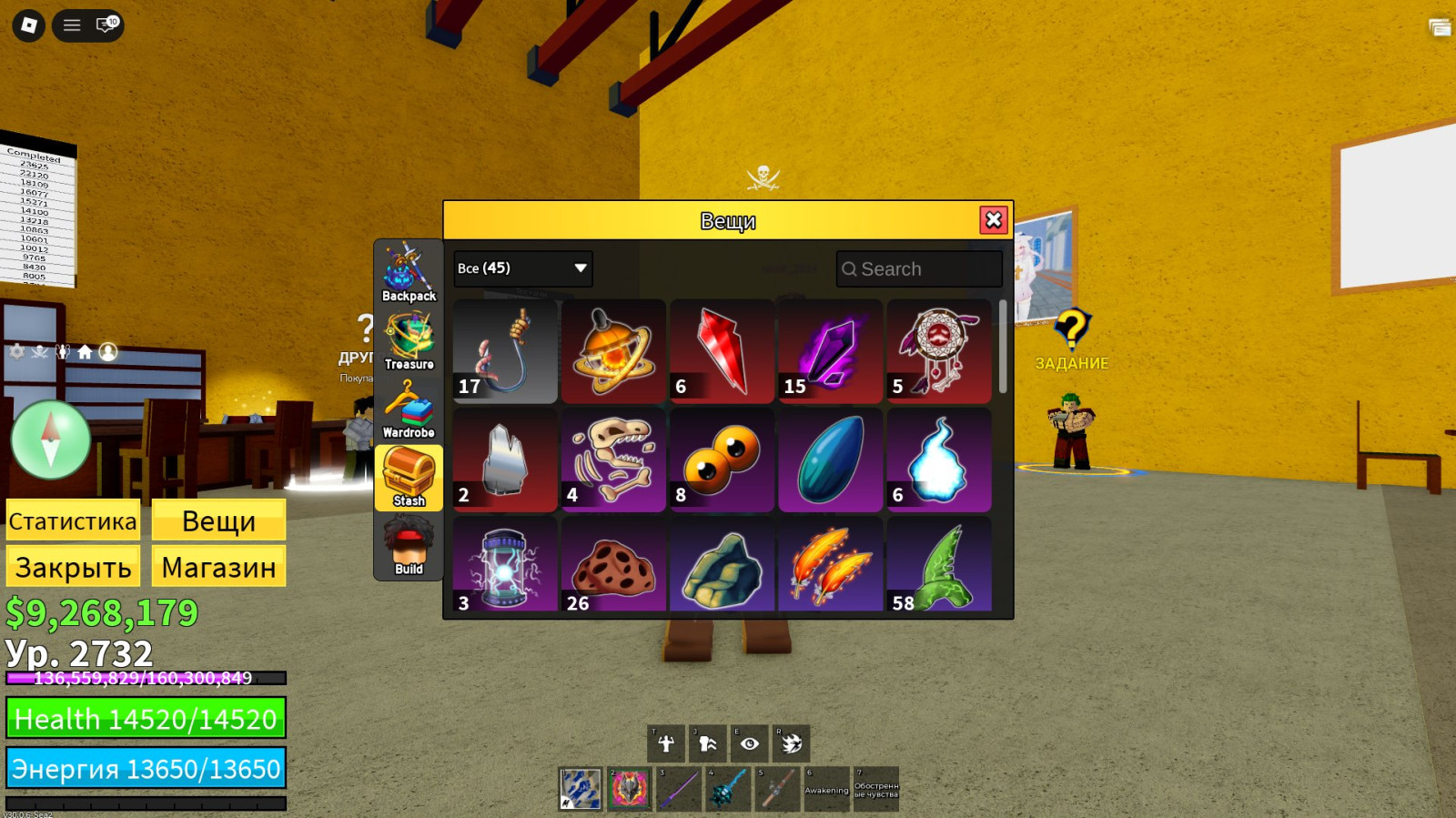Select the red crystal shard item
Viewport: 1456px width, 818px height.
[x=722, y=351]
